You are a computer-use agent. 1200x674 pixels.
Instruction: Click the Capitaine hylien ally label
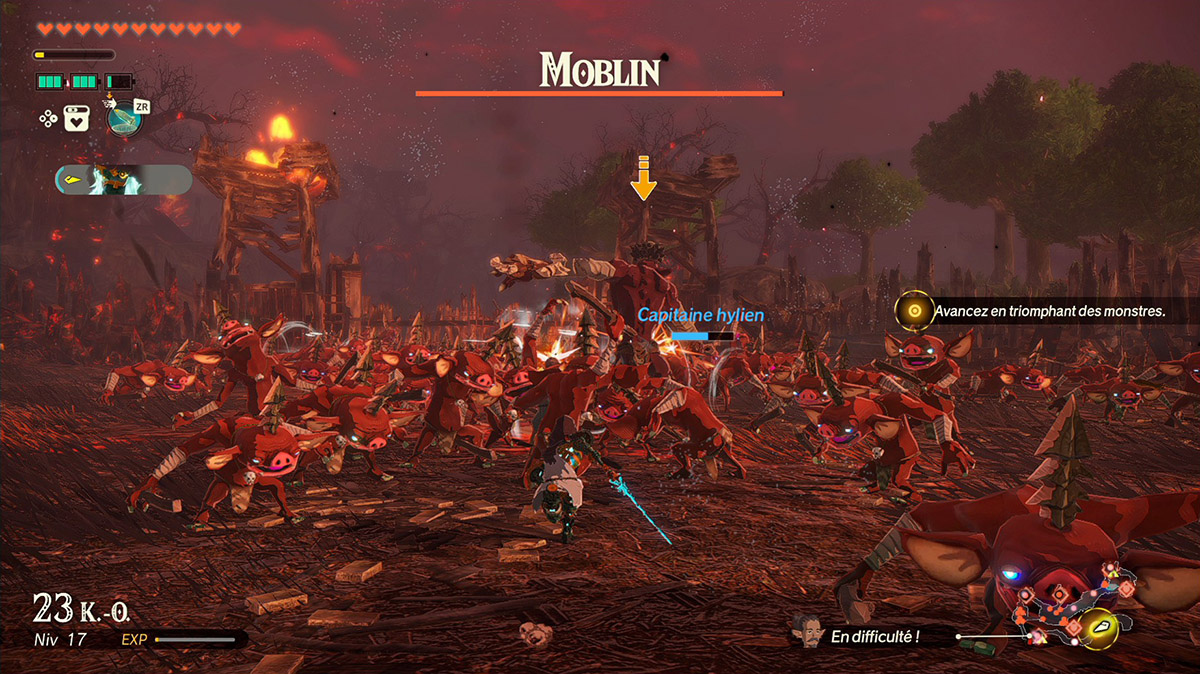(700, 315)
